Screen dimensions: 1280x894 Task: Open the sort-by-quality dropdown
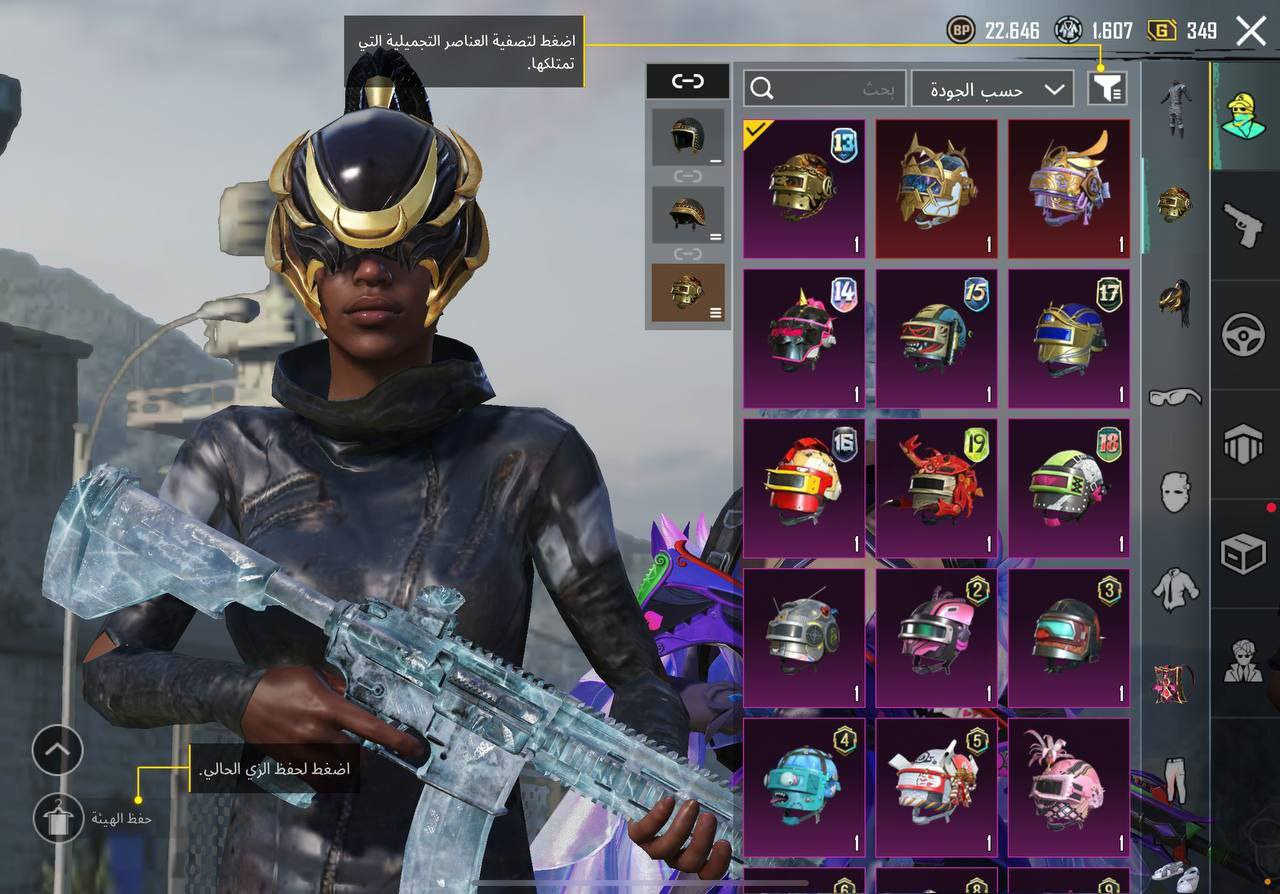pyautogui.click(x=992, y=89)
